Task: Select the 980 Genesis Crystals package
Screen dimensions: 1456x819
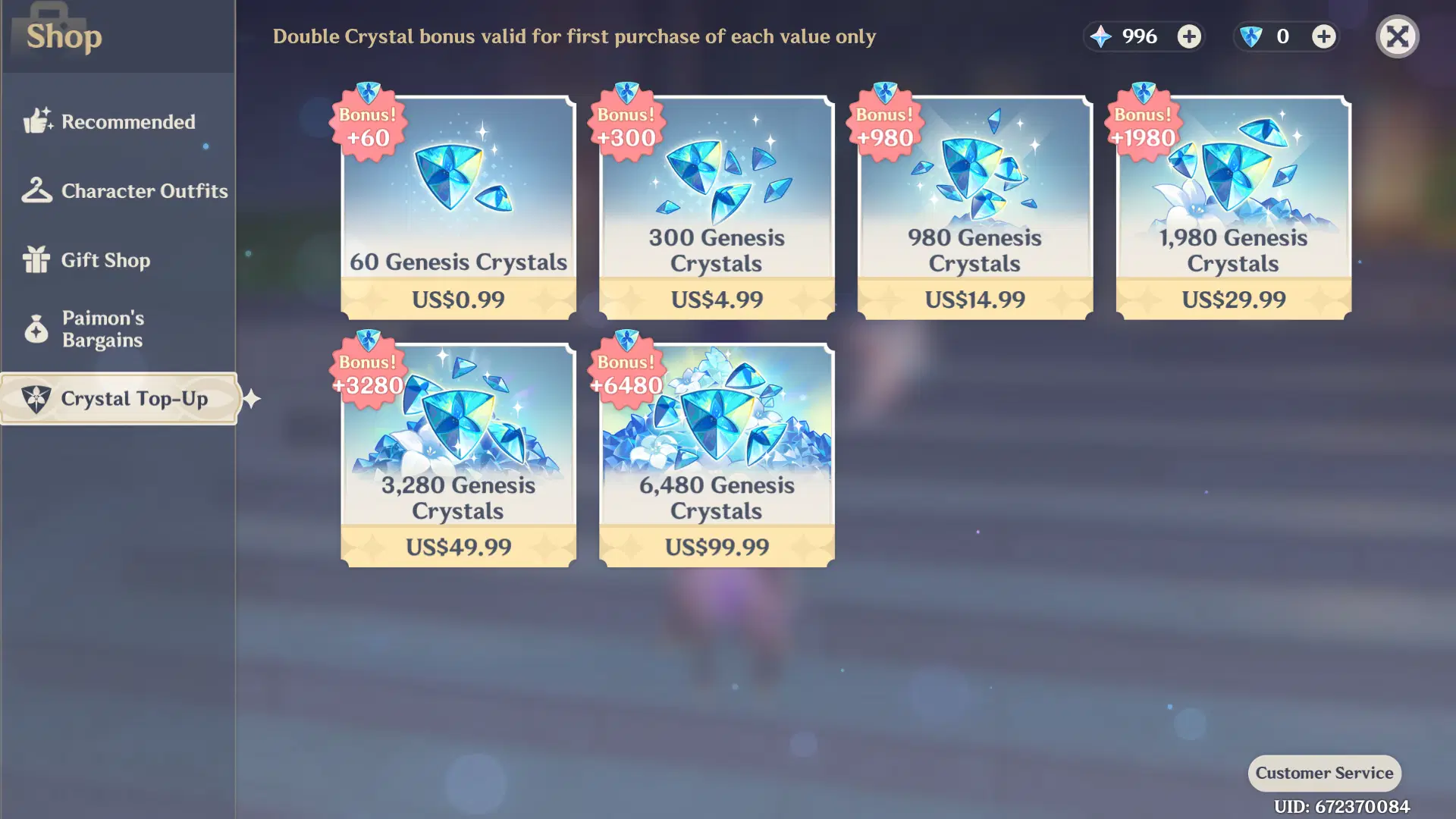Action: point(974,205)
